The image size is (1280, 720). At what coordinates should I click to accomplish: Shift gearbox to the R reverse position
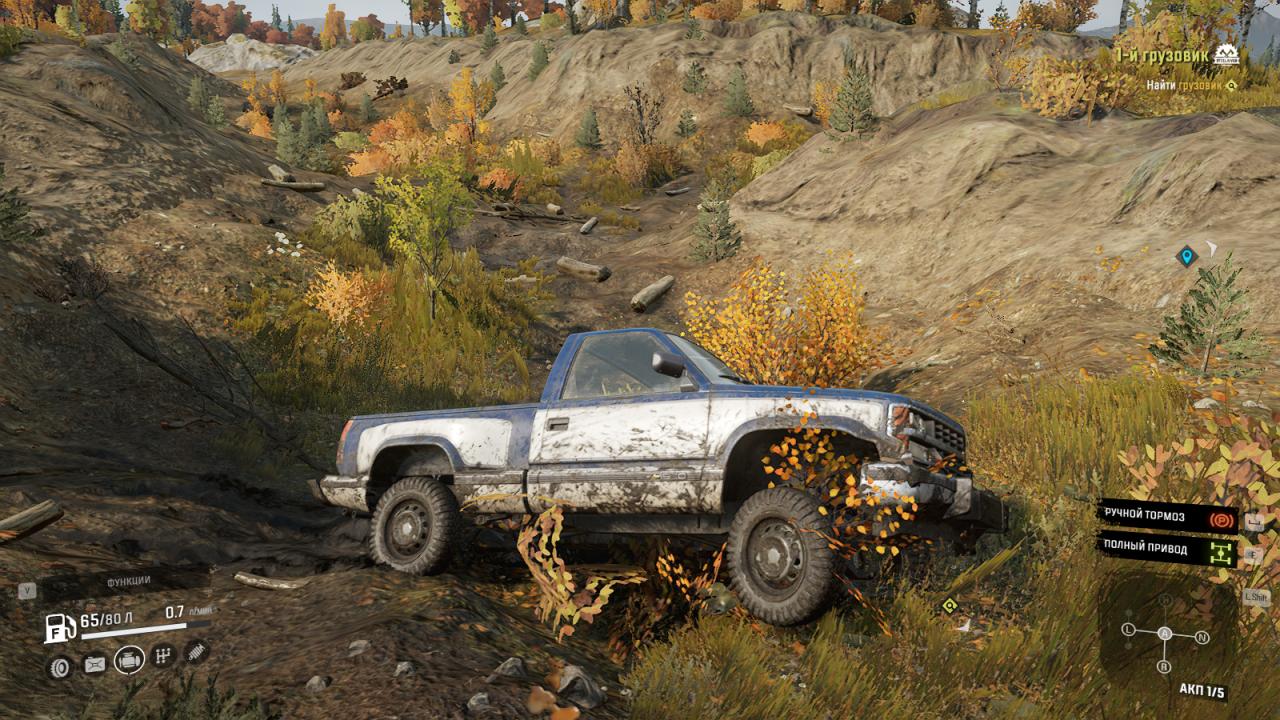(x=1164, y=666)
